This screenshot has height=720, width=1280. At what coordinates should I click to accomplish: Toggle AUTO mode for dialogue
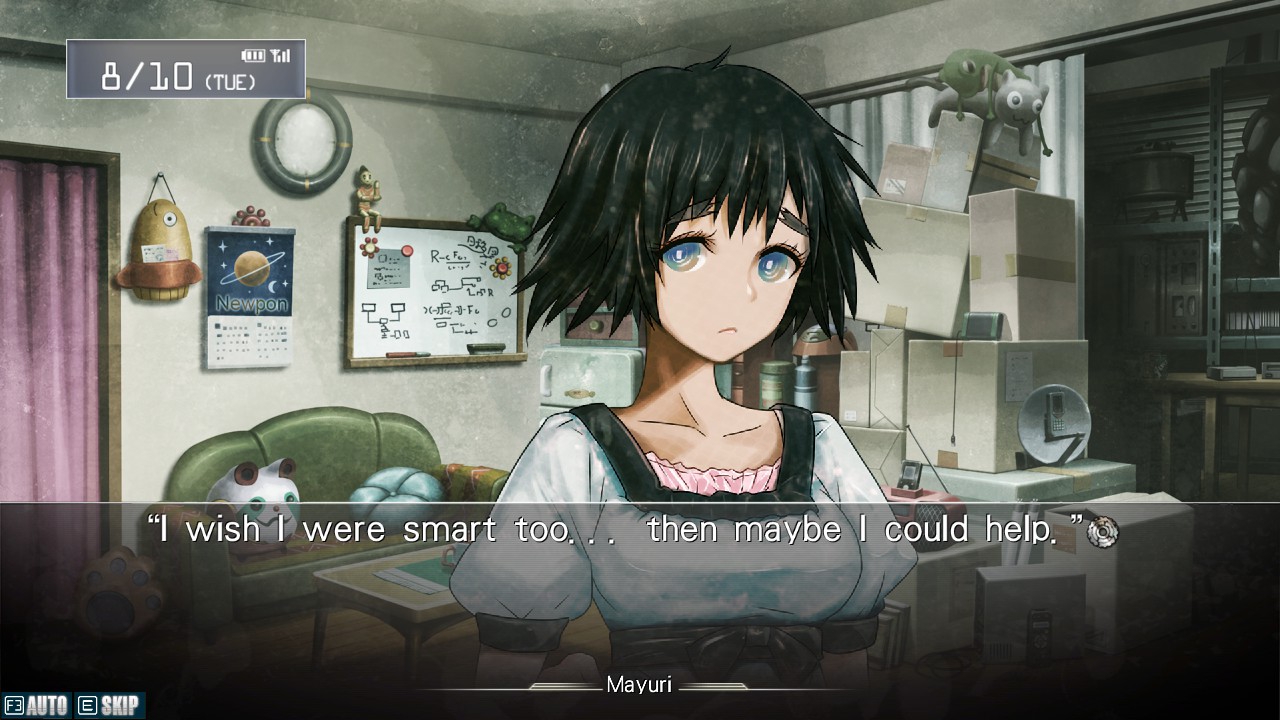[37, 706]
